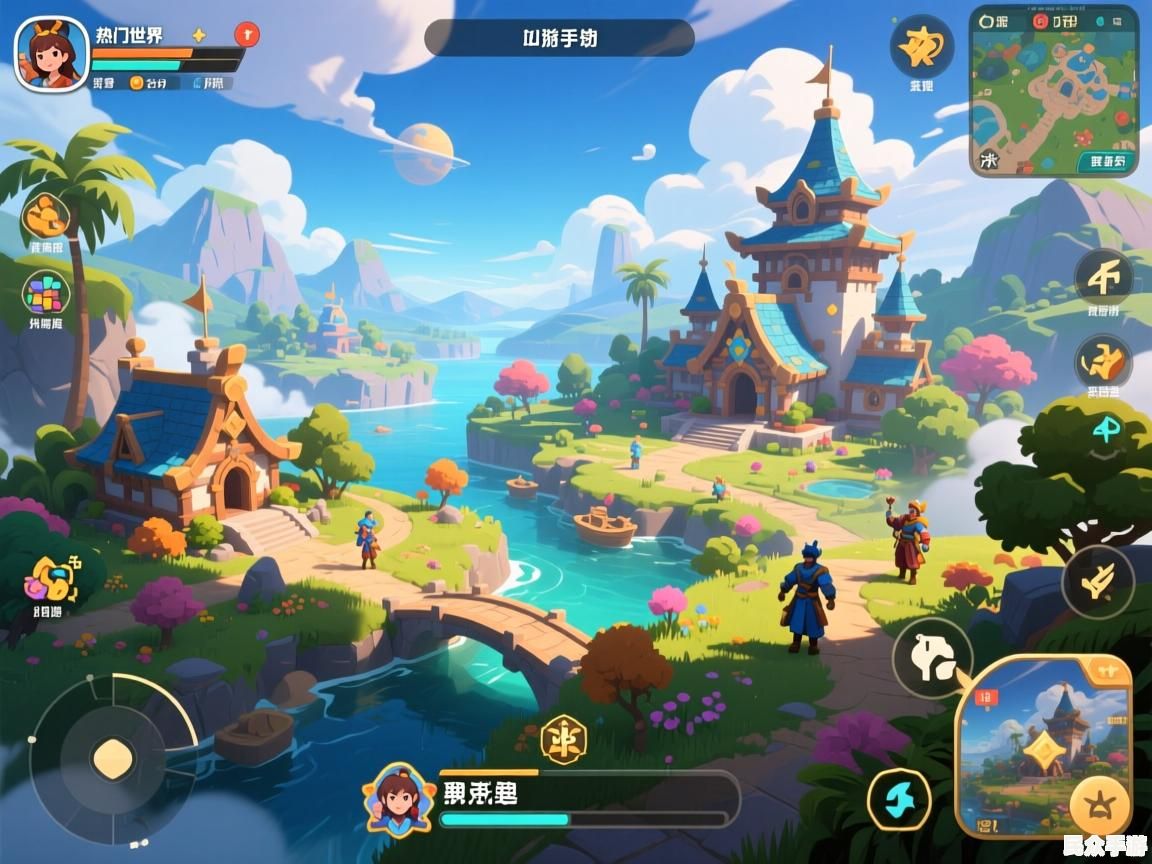Screen dimensions: 1152x864
Task: Open the colorful blocks icon on the left
Action: click(46, 294)
